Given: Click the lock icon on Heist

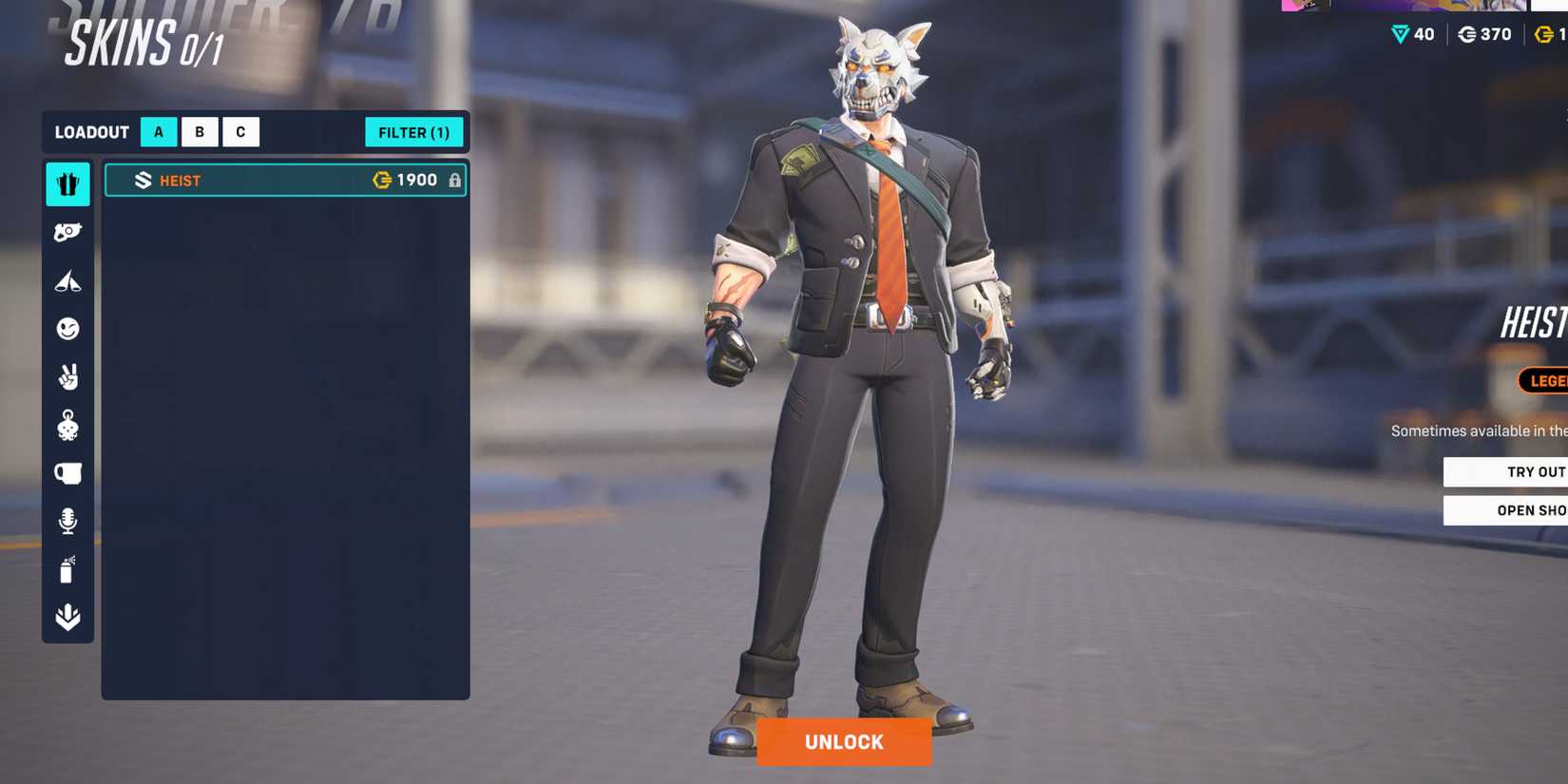Looking at the screenshot, I should [454, 180].
